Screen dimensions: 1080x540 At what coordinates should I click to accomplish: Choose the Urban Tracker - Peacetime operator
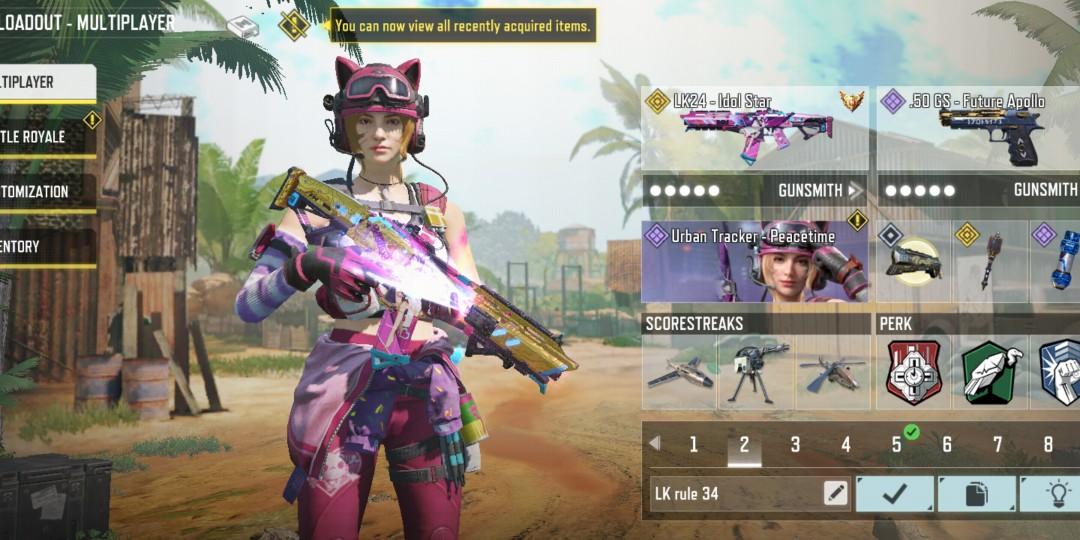coord(755,262)
